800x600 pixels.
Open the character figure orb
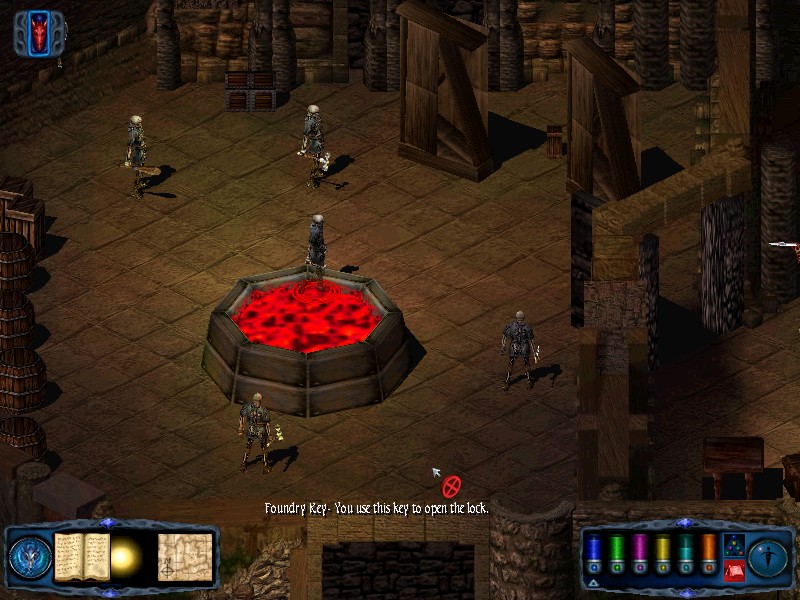pos(768,557)
